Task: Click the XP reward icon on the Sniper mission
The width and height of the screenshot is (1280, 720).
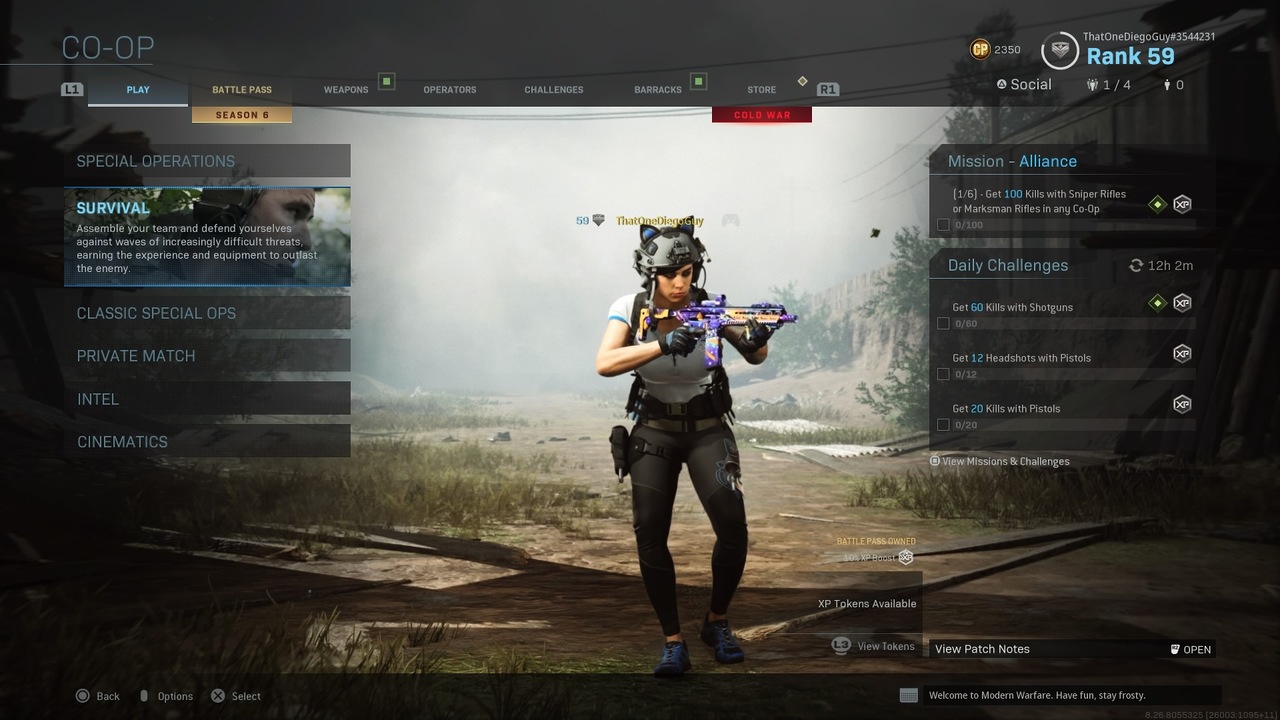Action: tap(1182, 203)
